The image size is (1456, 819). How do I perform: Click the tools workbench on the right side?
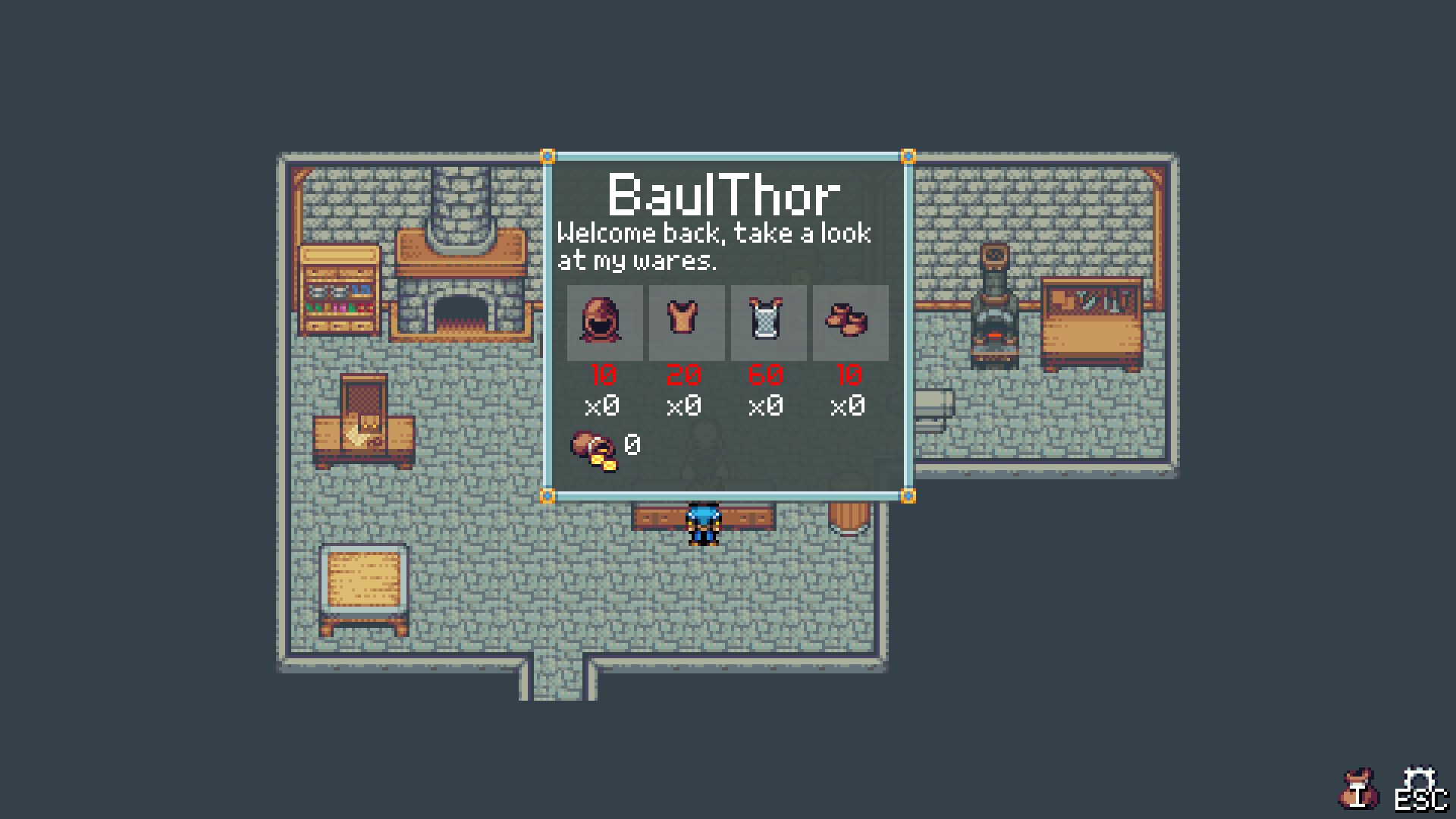tap(1092, 318)
